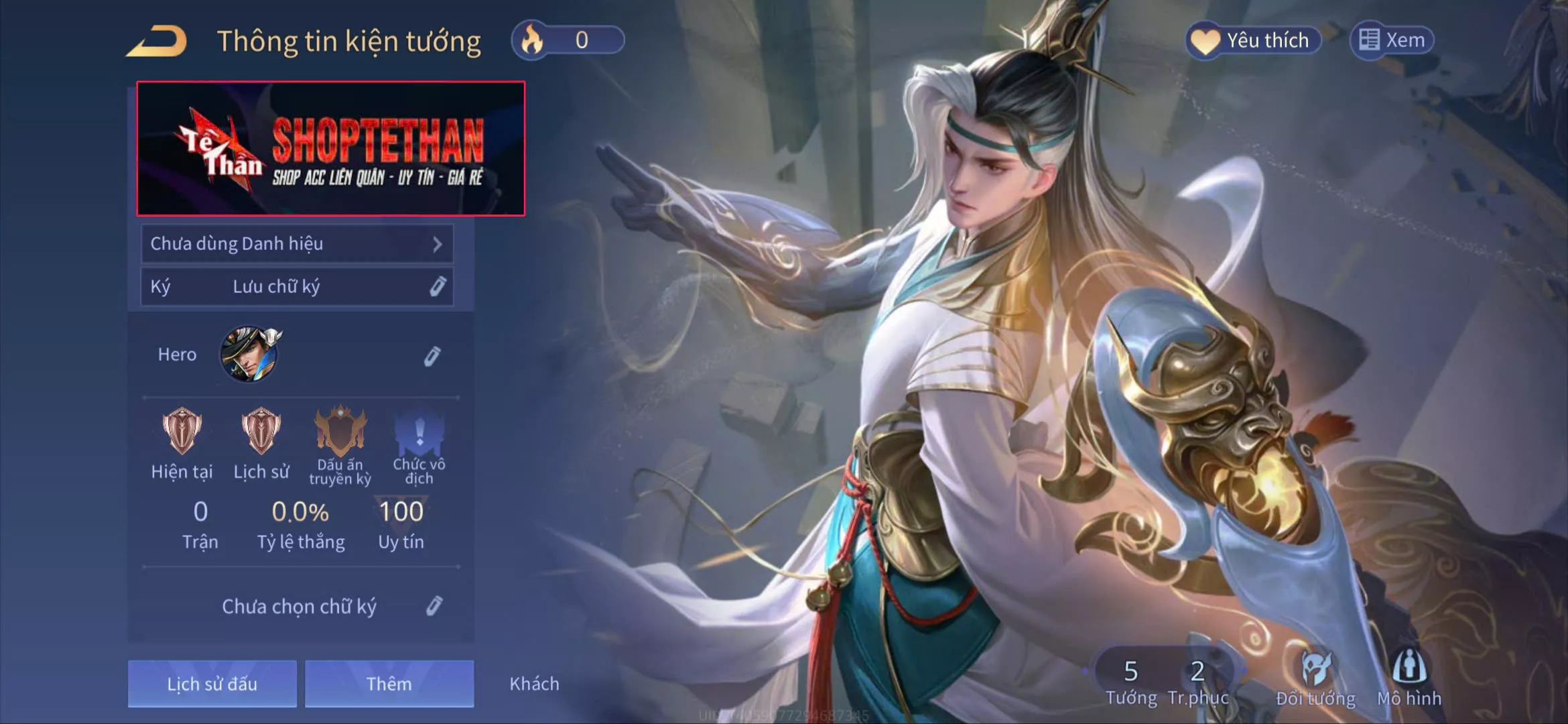Tap the Yêu thích heart button
1568x724 pixels.
pos(1253,40)
